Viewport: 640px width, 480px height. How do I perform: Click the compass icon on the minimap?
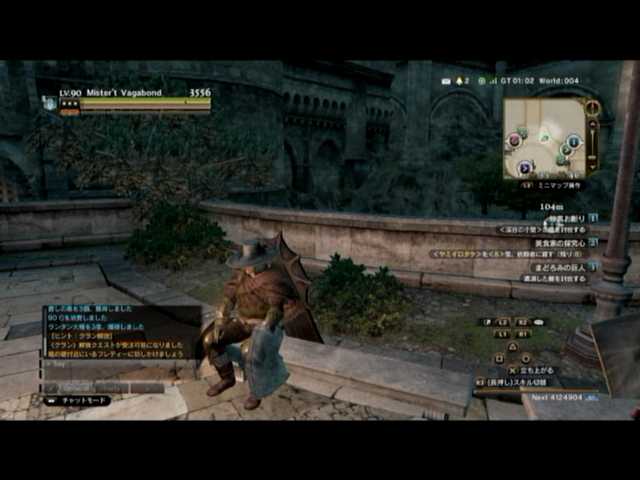tap(593, 107)
